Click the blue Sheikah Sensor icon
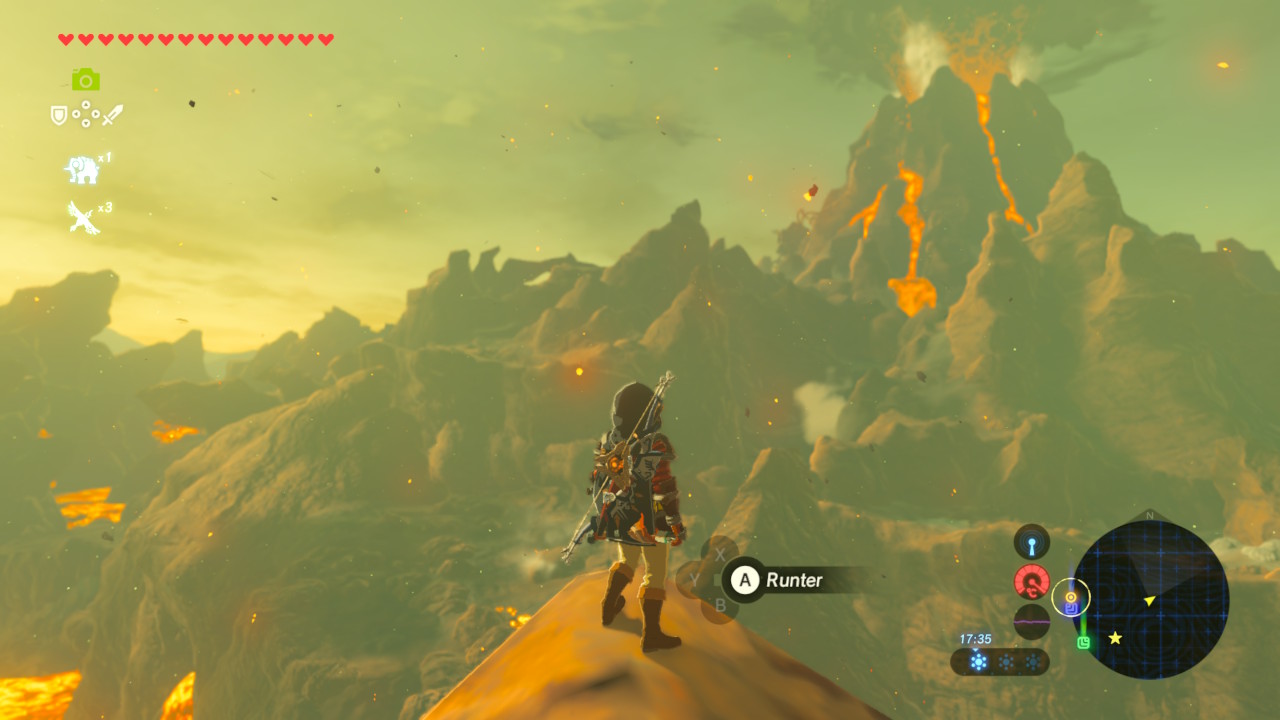The width and height of the screenshot is (1280, 720). 1031,542
